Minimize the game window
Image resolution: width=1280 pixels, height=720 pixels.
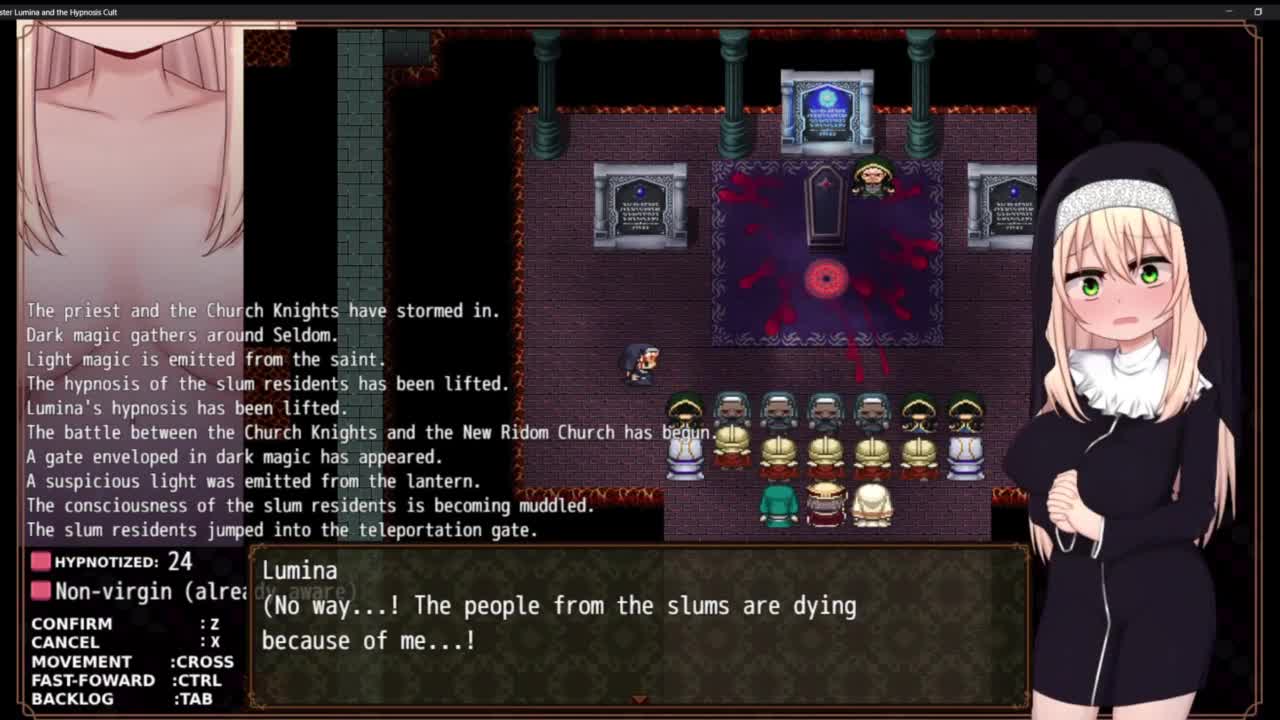[x=1229, y=12]
